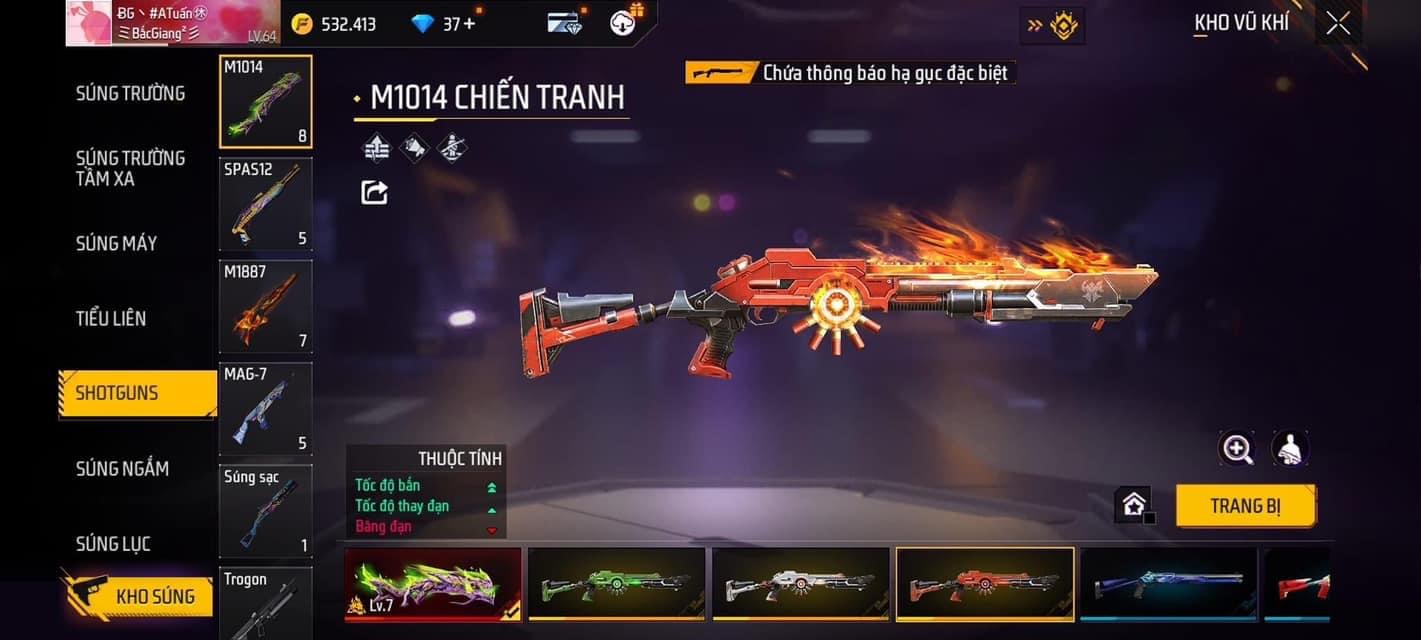This screenshot has height=640, width=1421.
Task: Select the SPAS12 weapon tile
Action: click(x=266, y=204)
